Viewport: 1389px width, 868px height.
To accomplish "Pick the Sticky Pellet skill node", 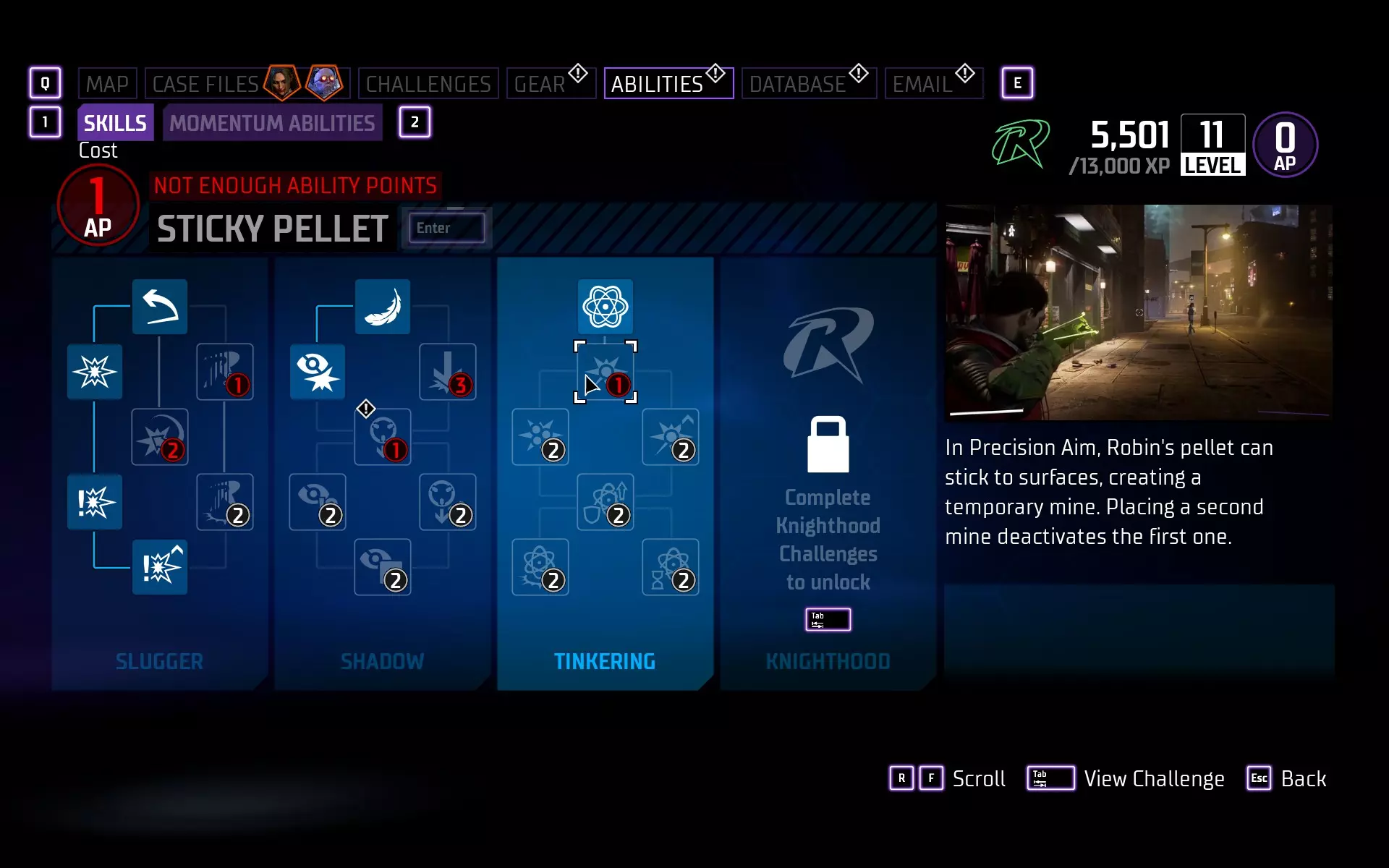I will pyautogui.click(x=606, y=372).
